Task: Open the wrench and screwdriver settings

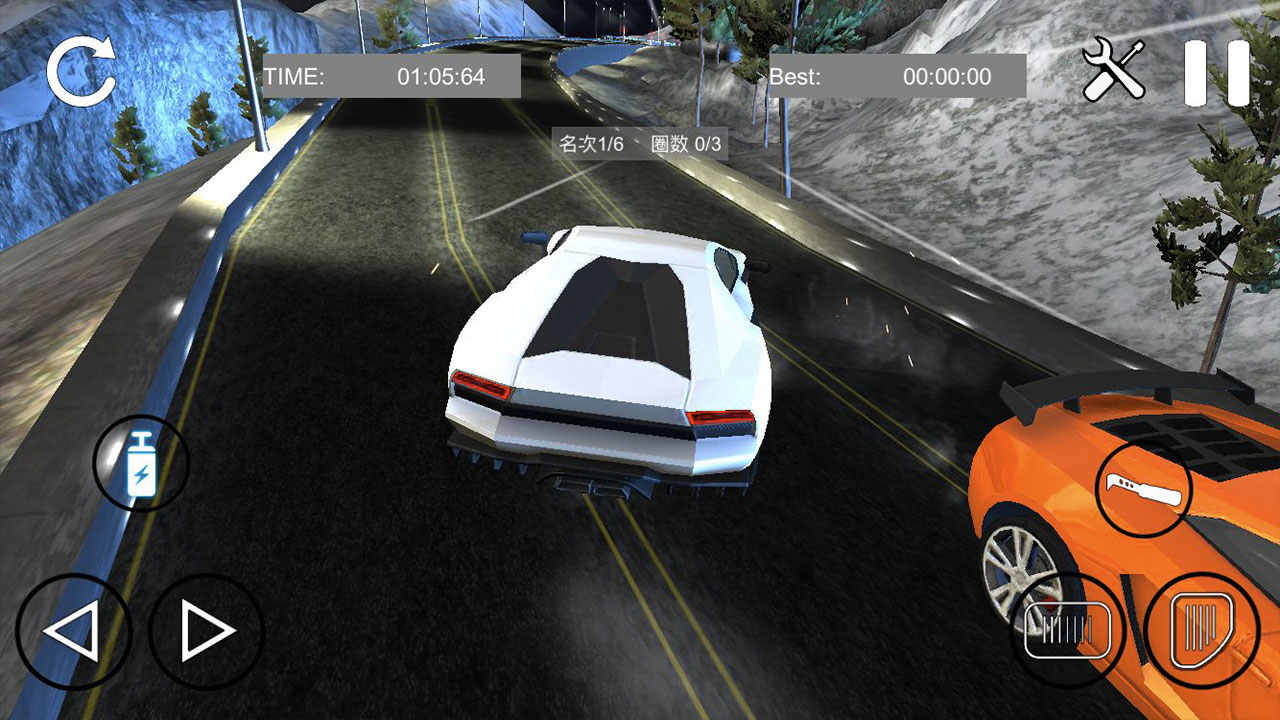Action: [1114, 70]
